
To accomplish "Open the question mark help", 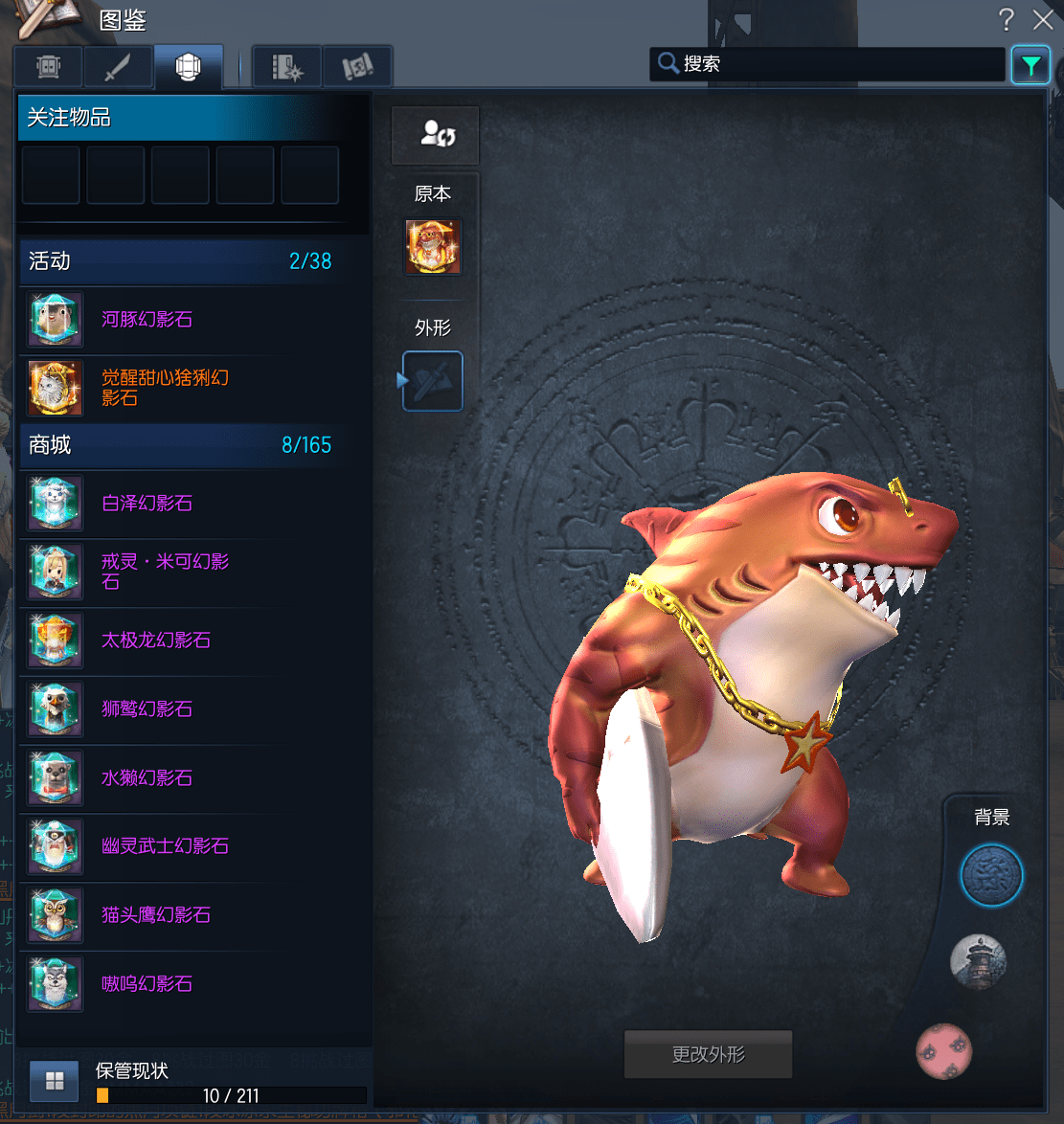I will coord(1006,19).
